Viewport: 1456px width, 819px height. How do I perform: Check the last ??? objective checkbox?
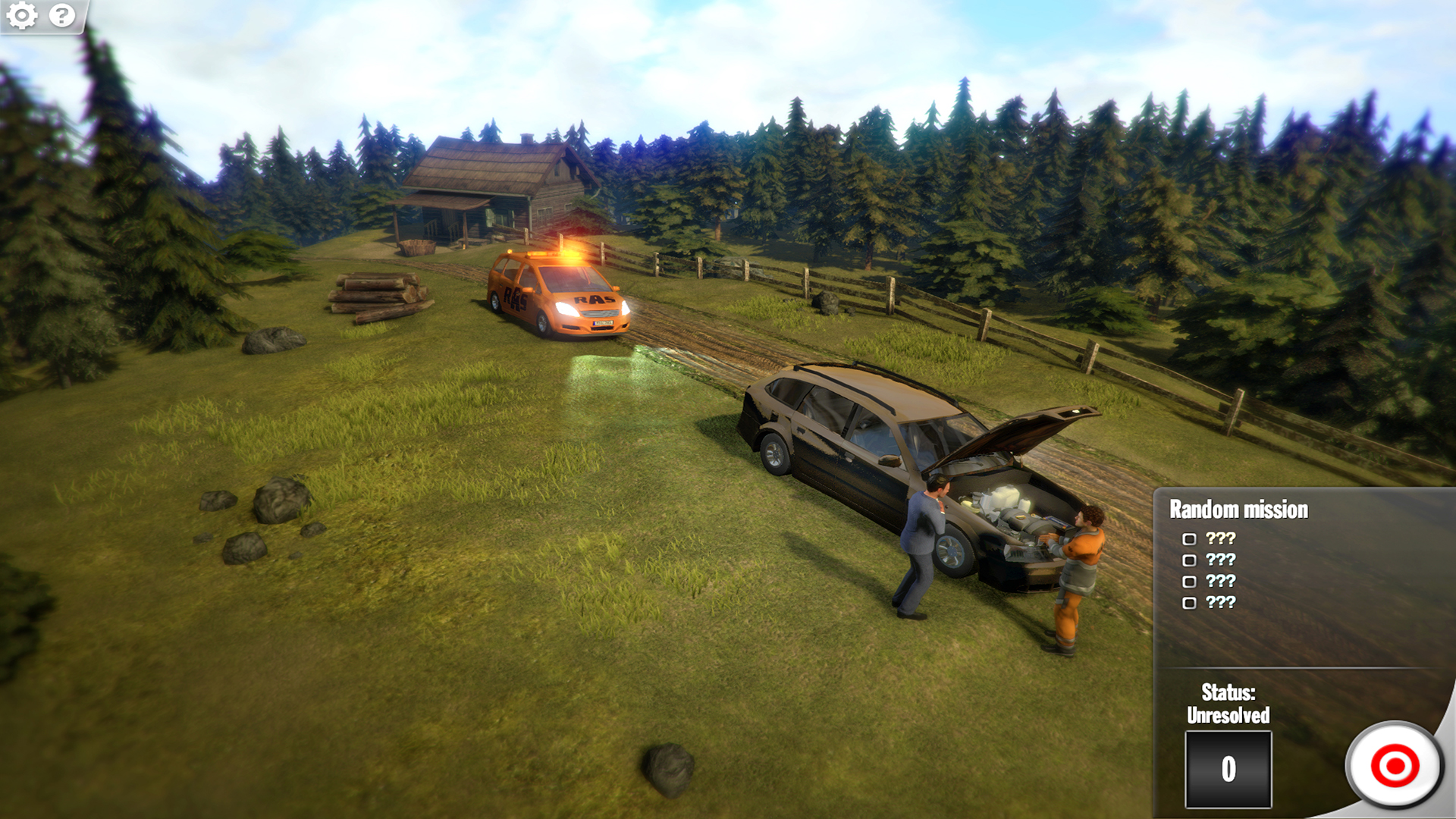[x=1188, y=604]
